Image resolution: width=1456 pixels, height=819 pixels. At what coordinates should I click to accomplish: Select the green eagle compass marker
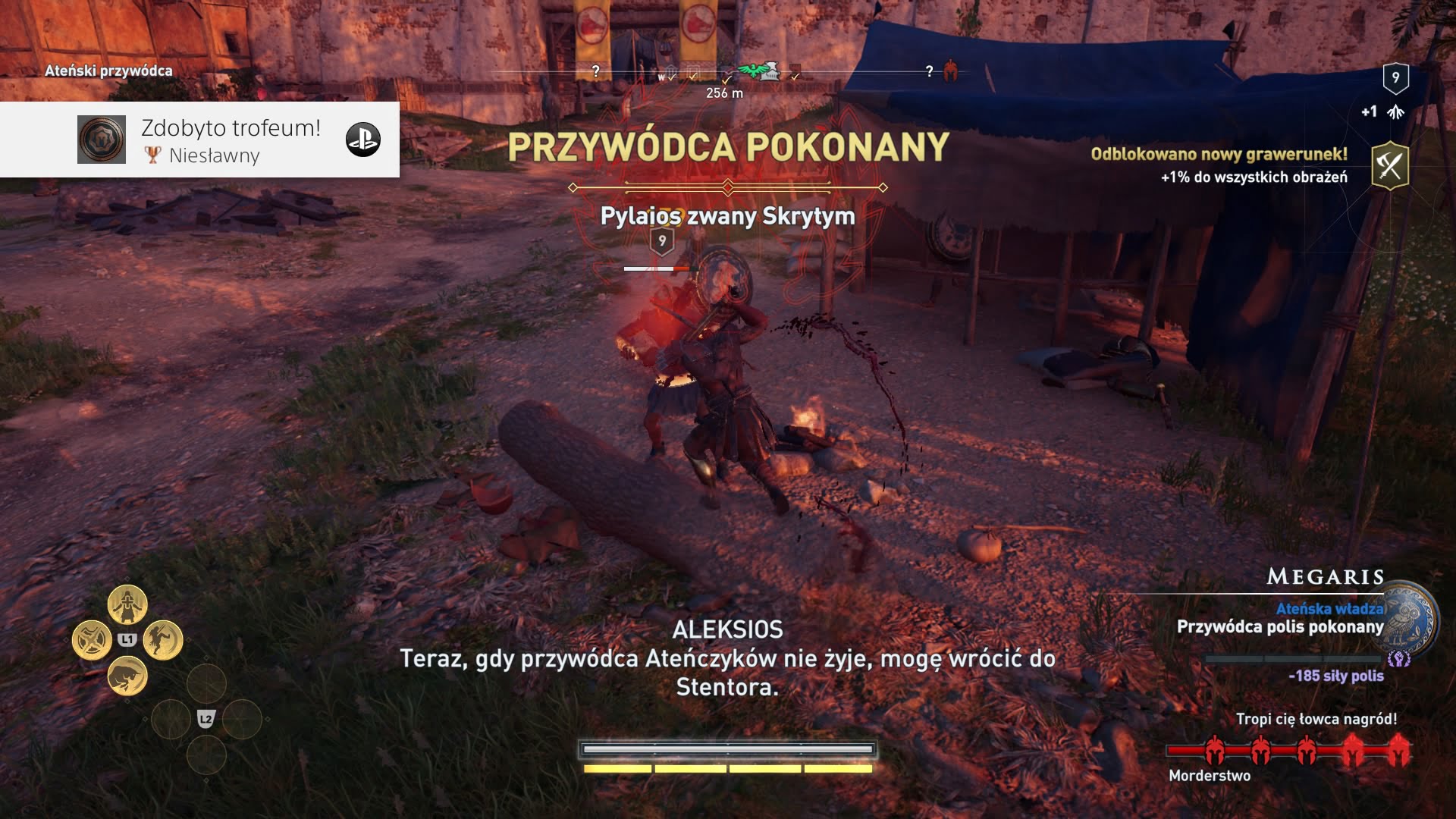[x=753, y=71]
